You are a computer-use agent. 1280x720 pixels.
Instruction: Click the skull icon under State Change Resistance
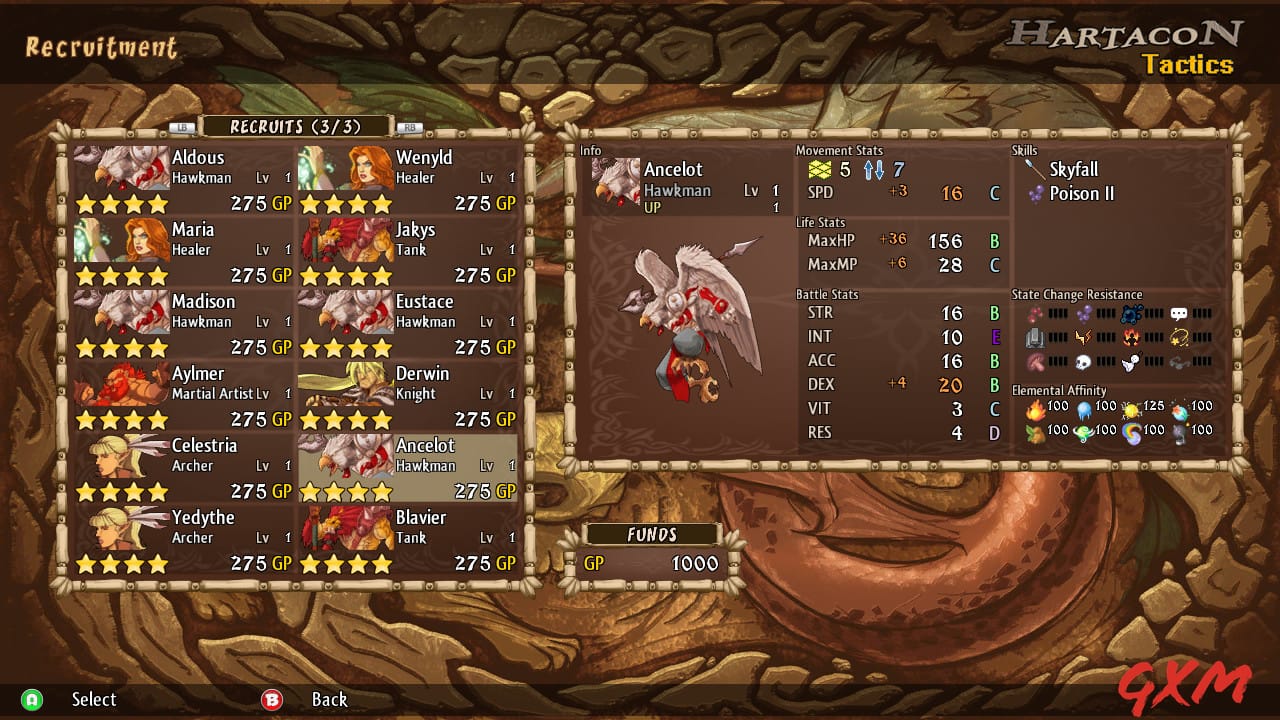pyautogui.click(x=1083, y=362)
